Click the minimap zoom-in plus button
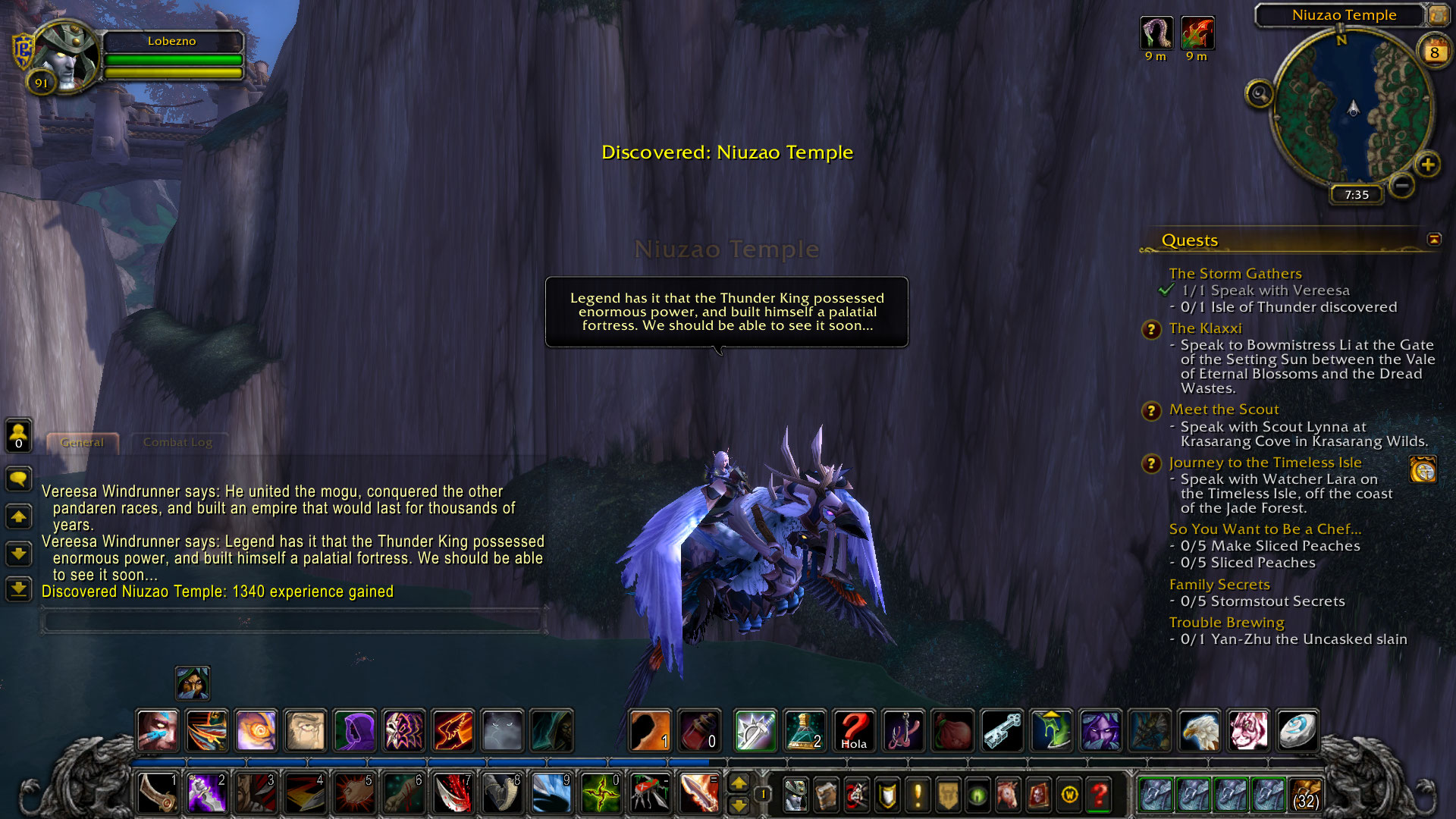Screen dimensions: 1456x819 (x=1428, y=165)
